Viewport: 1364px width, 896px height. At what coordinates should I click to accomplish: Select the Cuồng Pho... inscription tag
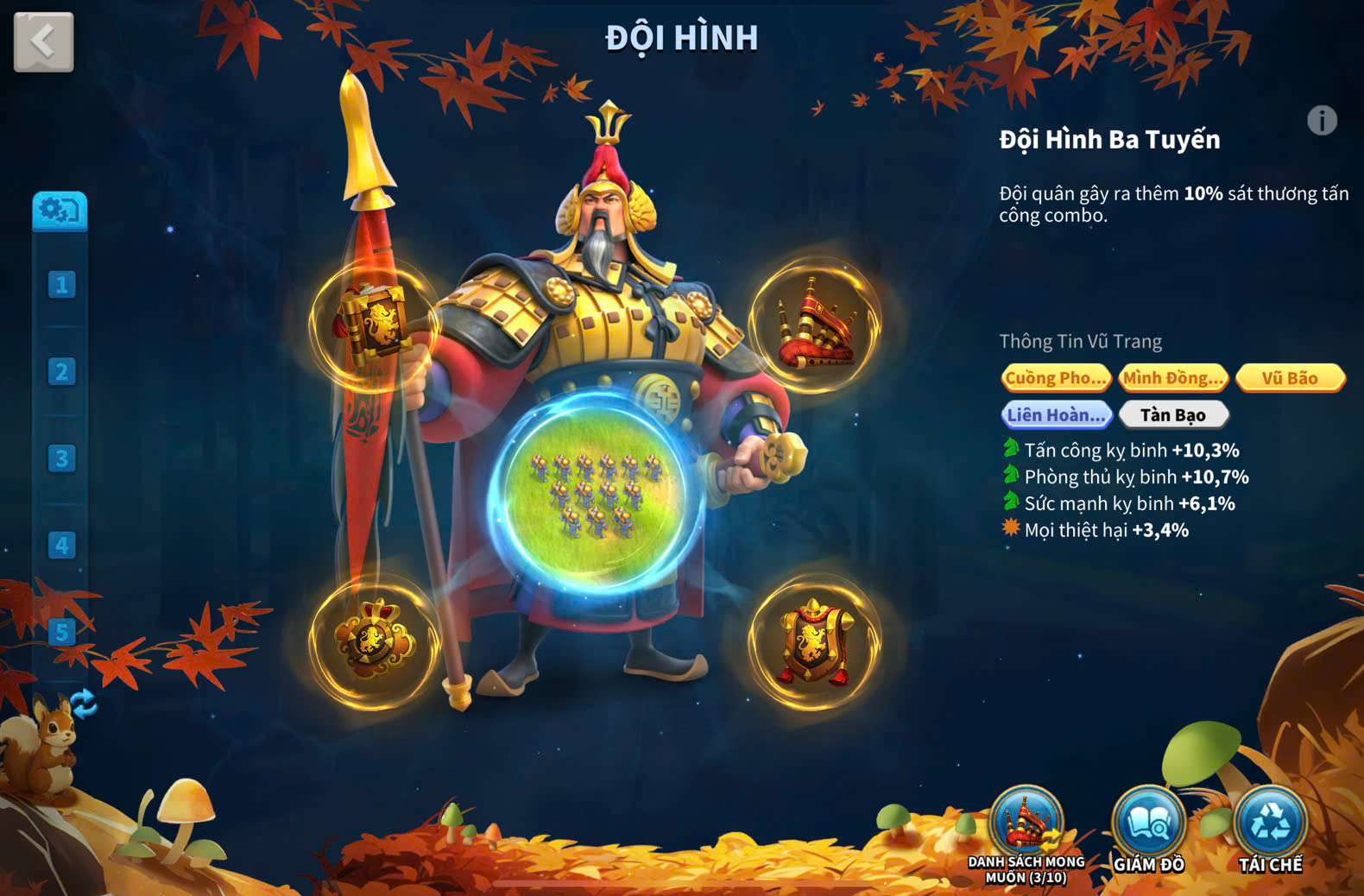pos(1056,378)
